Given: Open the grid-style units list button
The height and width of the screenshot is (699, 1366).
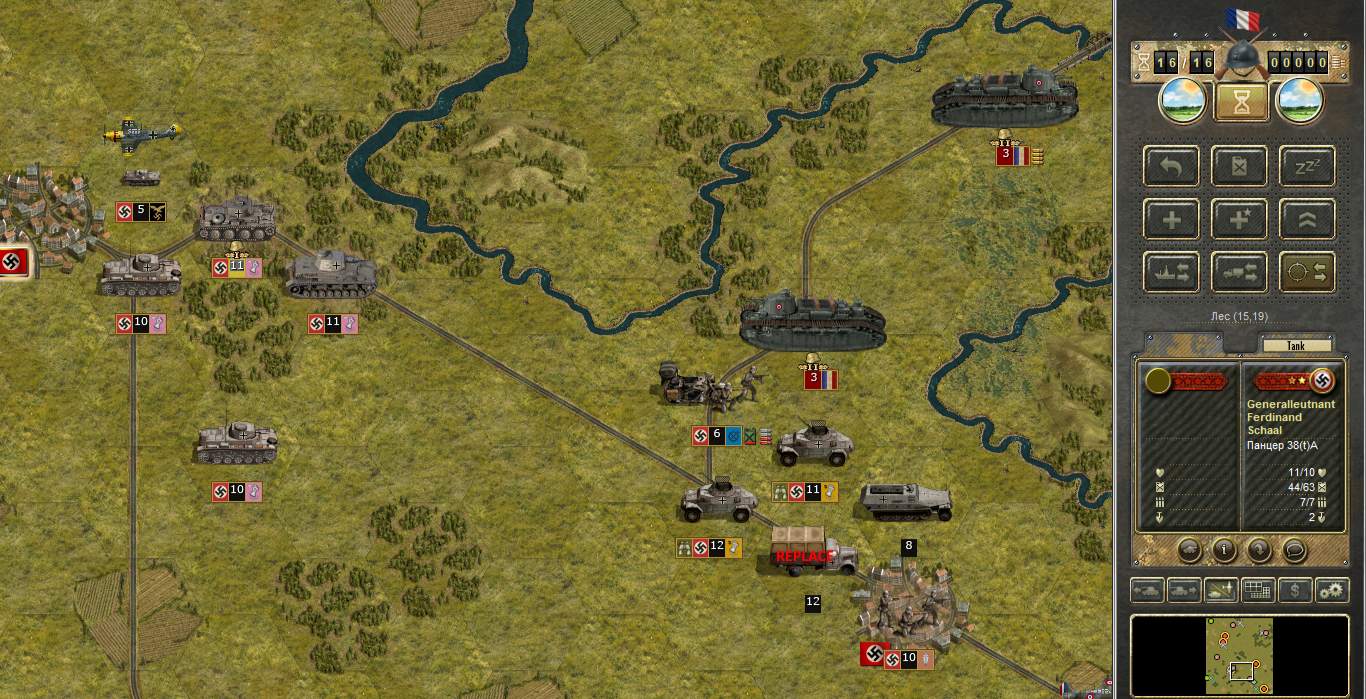Looking at the screenshot, I should point(1257,590).
